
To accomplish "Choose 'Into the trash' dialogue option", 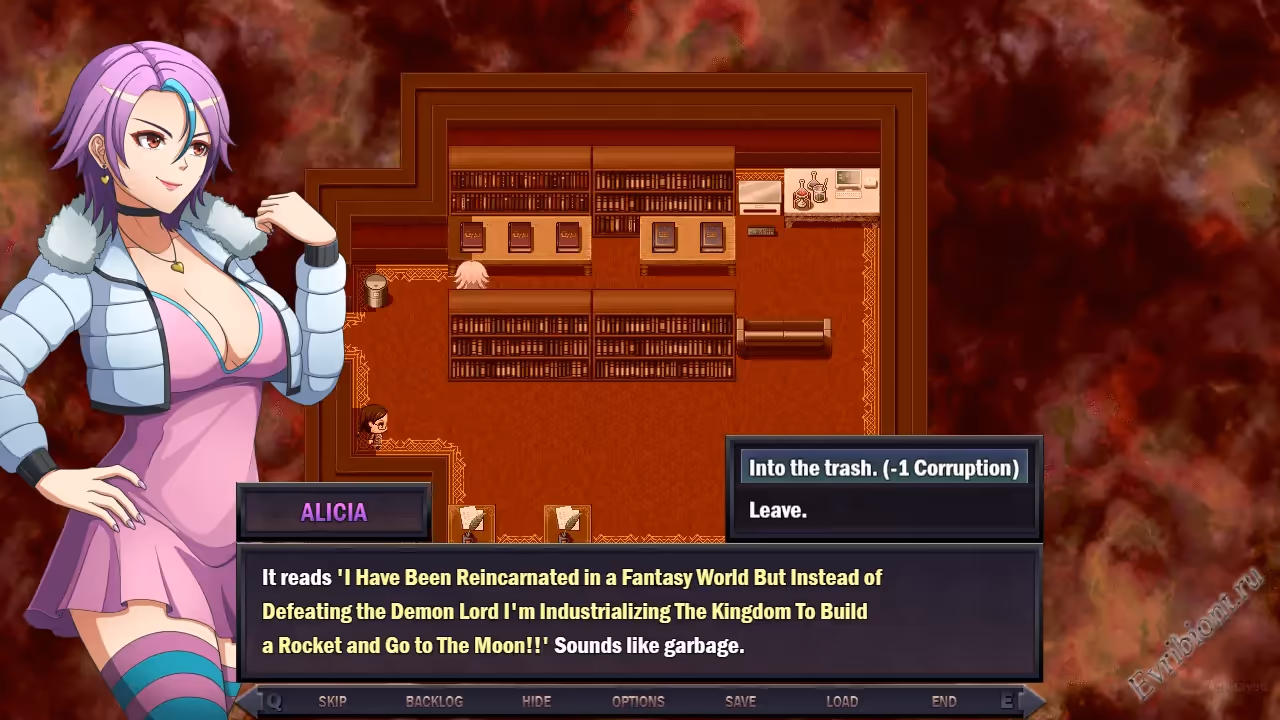I will pos(883,468).
